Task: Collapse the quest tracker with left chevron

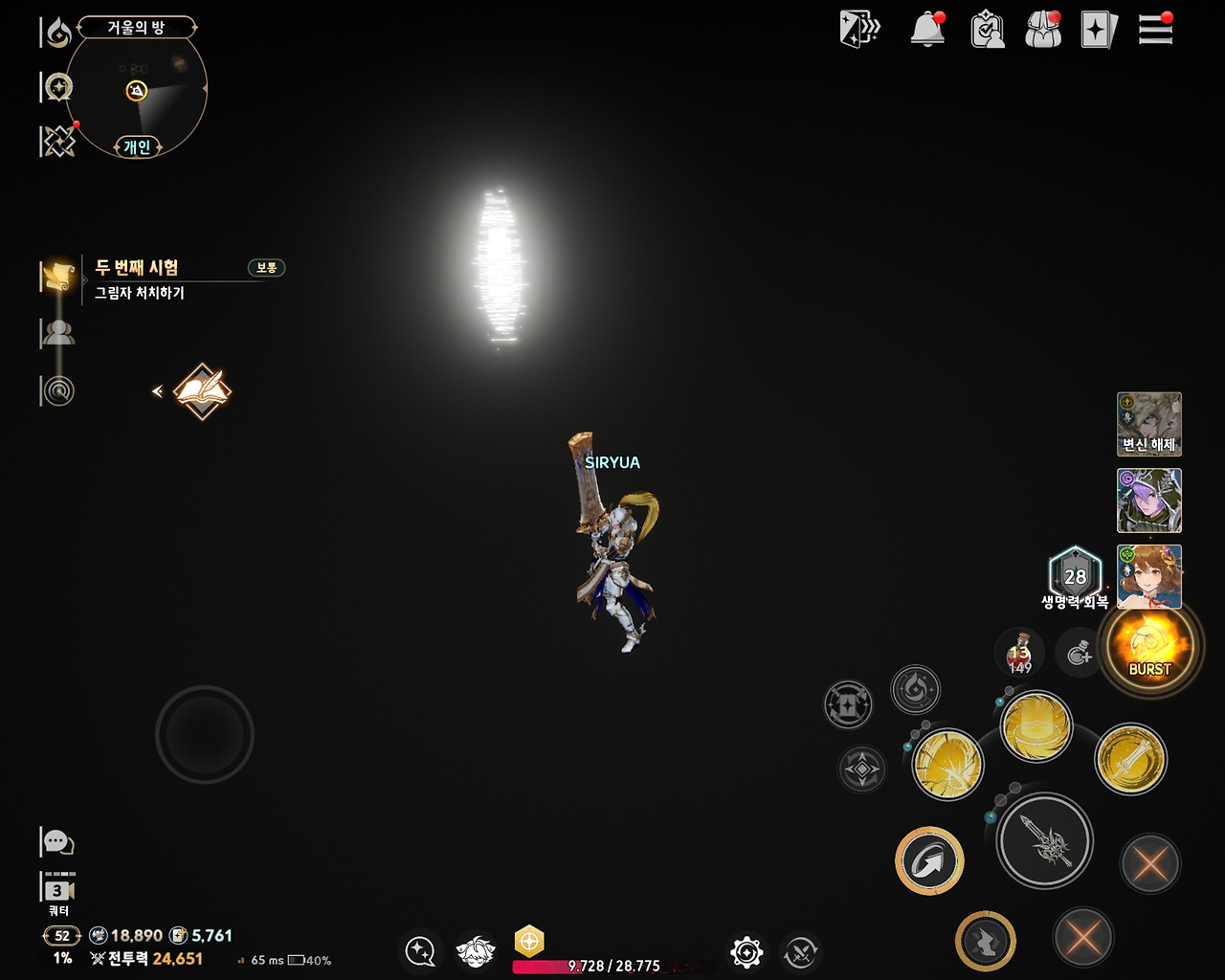Action: [156, 391]
